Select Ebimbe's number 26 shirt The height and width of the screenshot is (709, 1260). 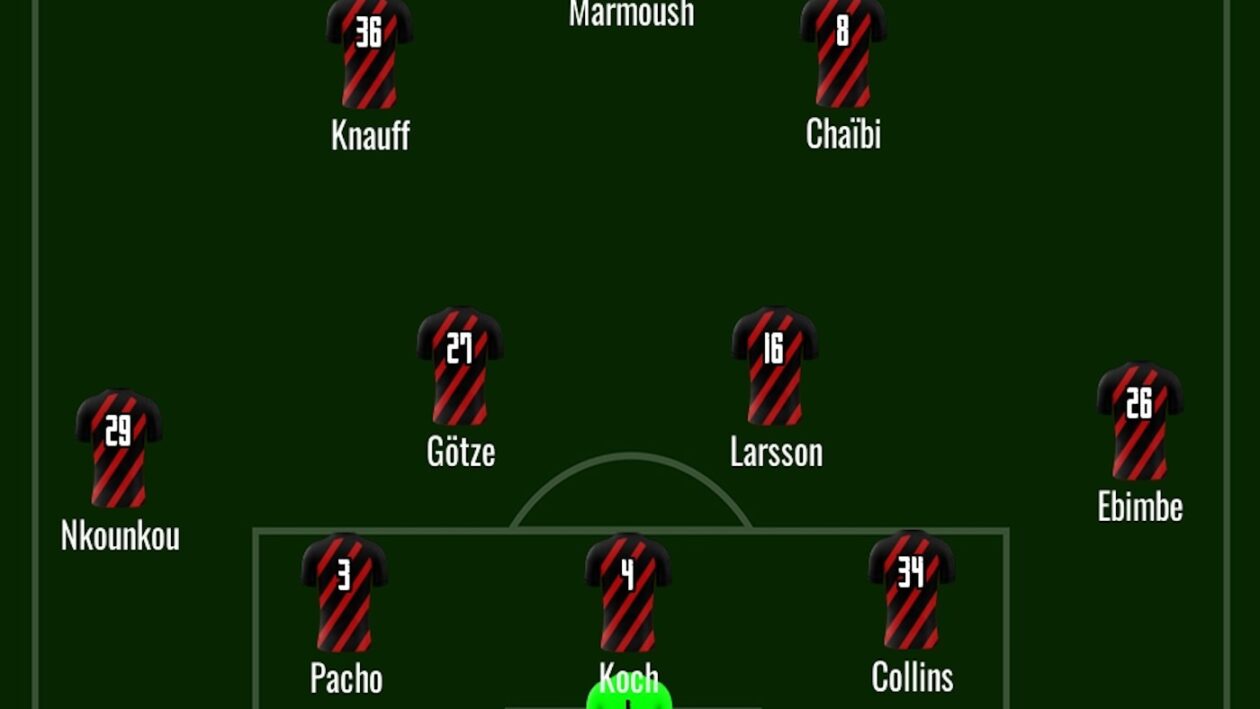[x=1140, y=421]
